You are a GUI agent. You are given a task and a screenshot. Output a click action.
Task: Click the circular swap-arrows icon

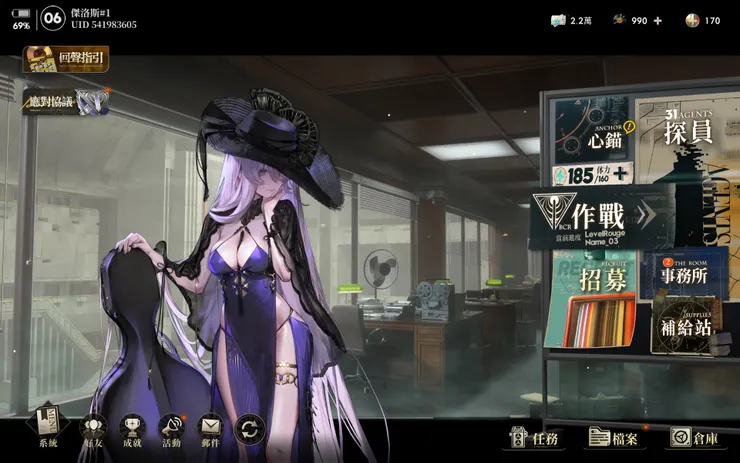249,430
